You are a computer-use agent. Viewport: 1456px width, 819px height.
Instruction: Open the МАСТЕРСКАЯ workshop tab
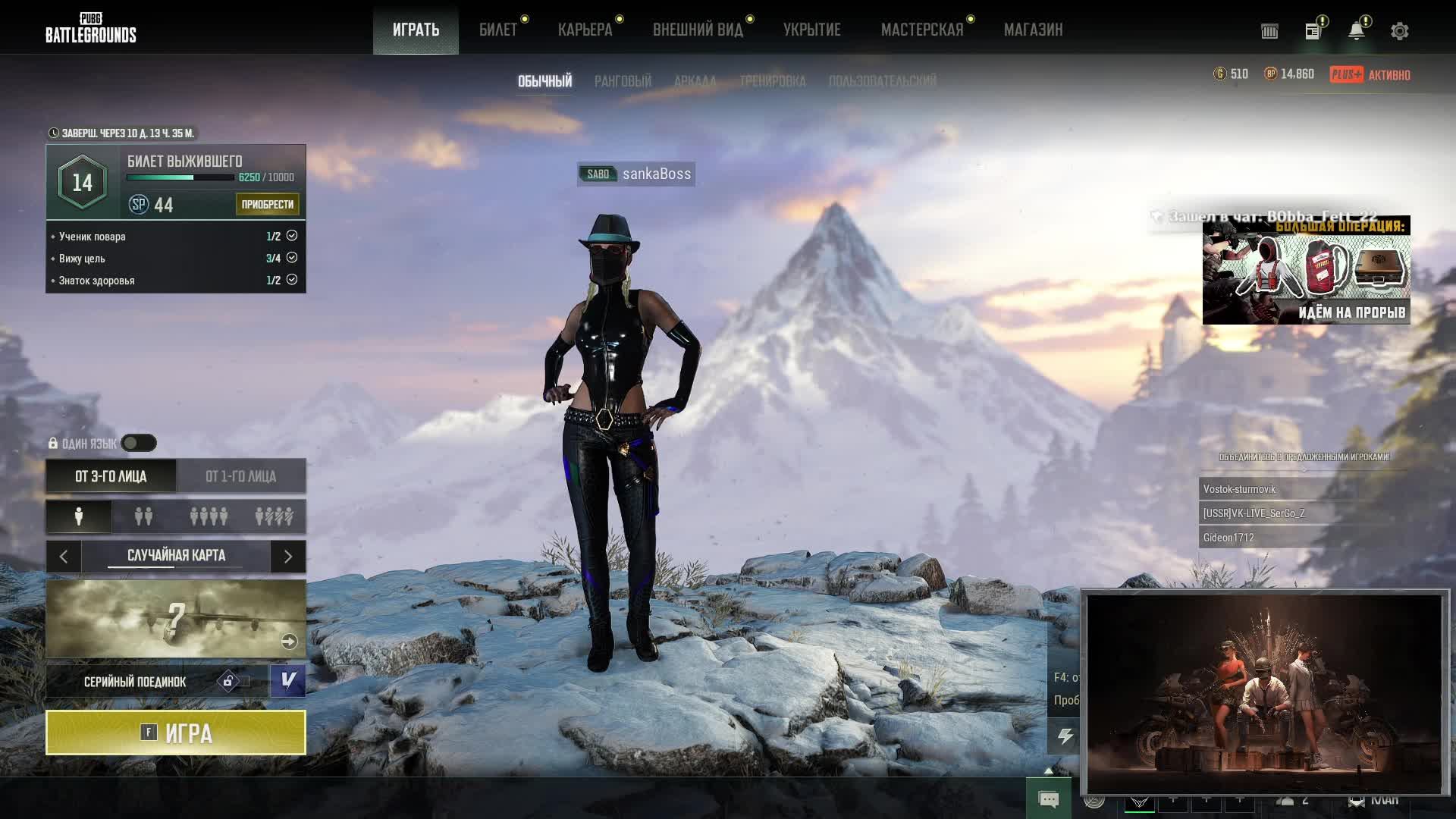pos(921,30)
